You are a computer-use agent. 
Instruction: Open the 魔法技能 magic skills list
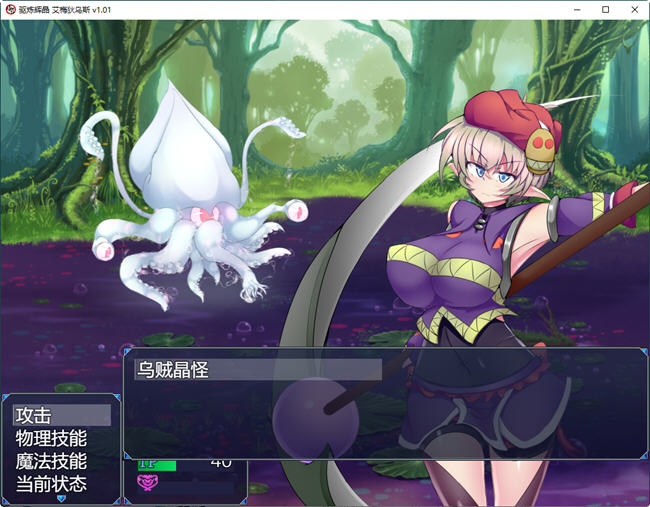point(61,461)
